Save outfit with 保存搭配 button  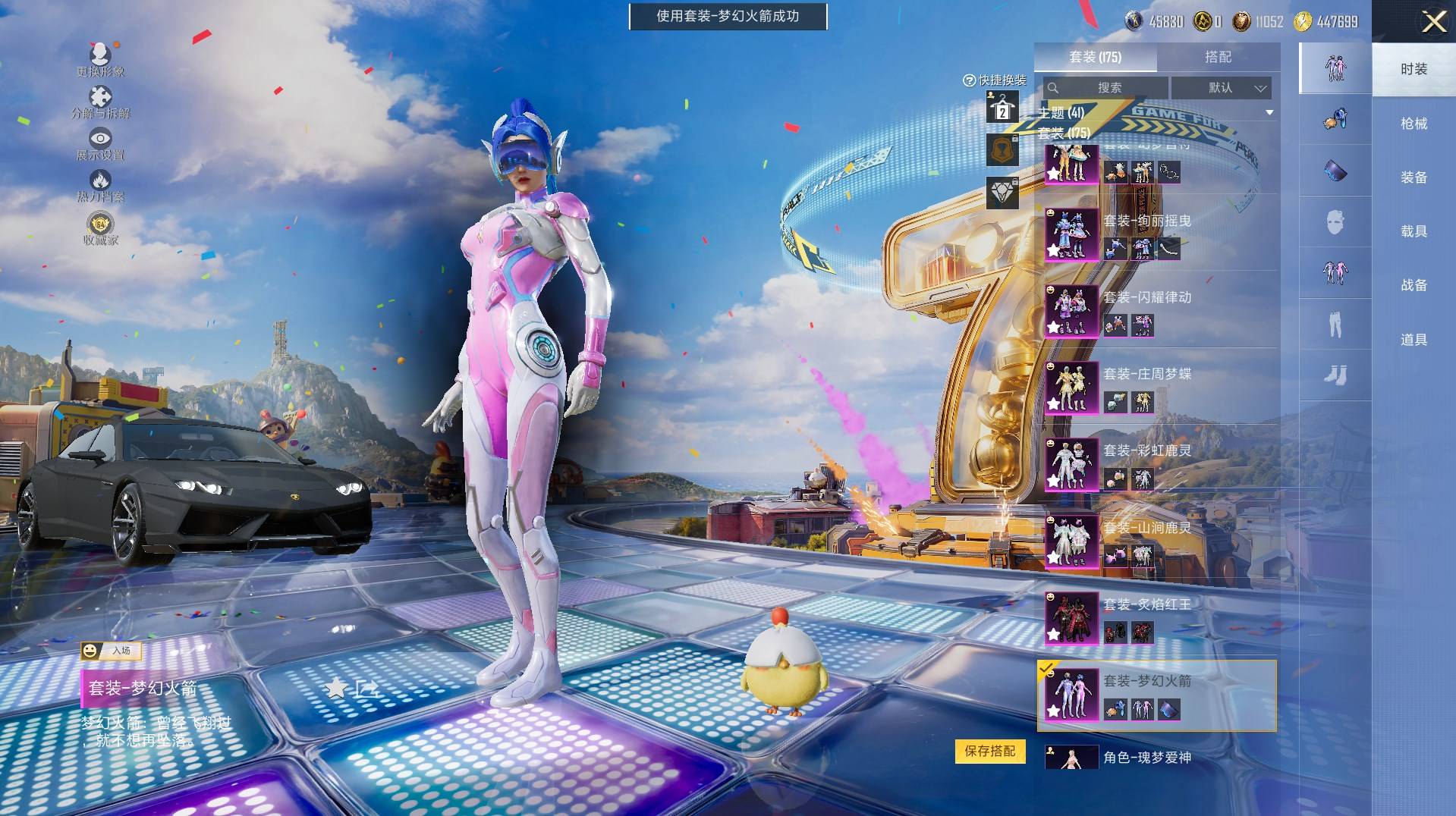(989, 751)
